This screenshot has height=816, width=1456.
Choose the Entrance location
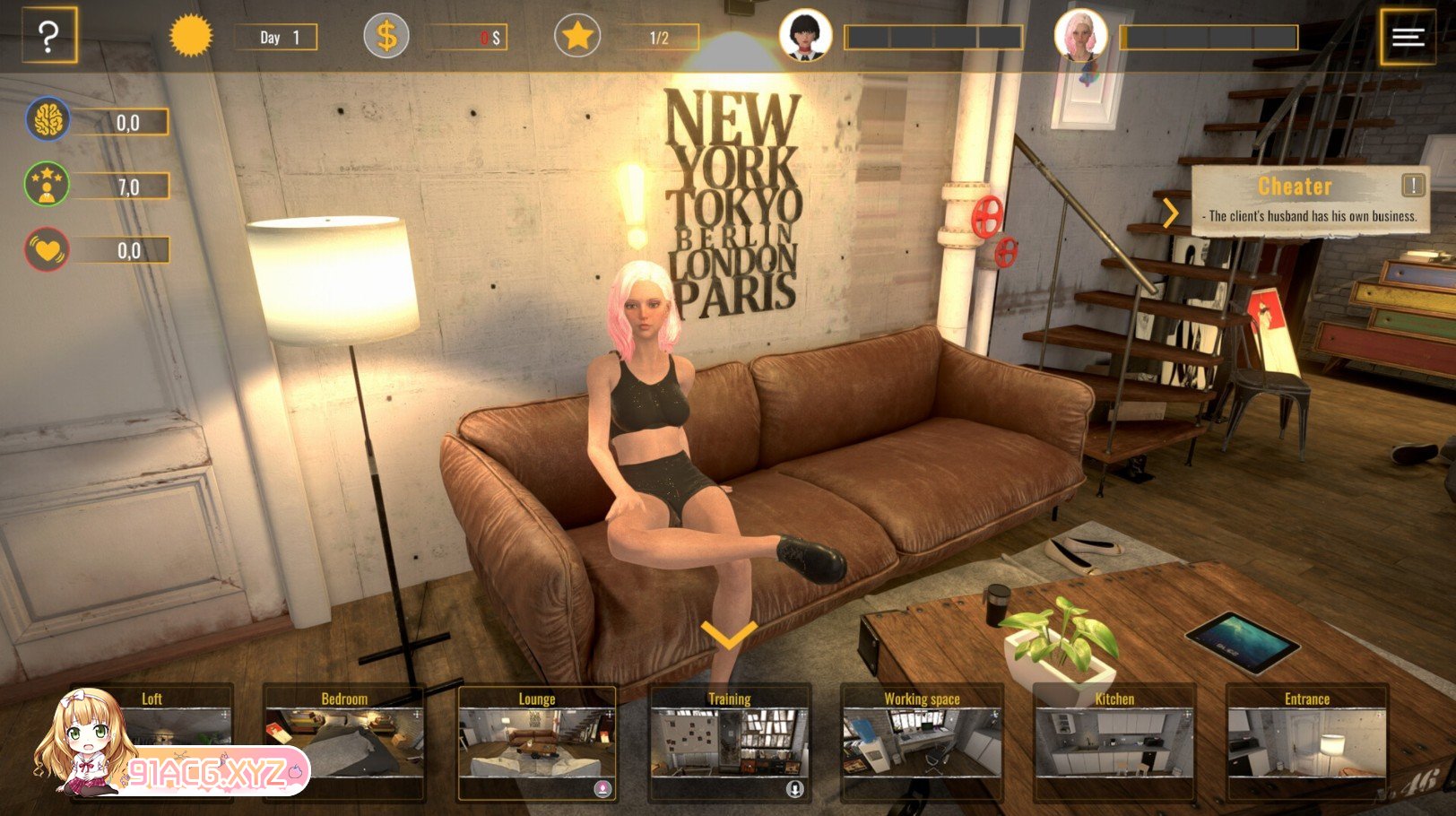pos(1307,742)
